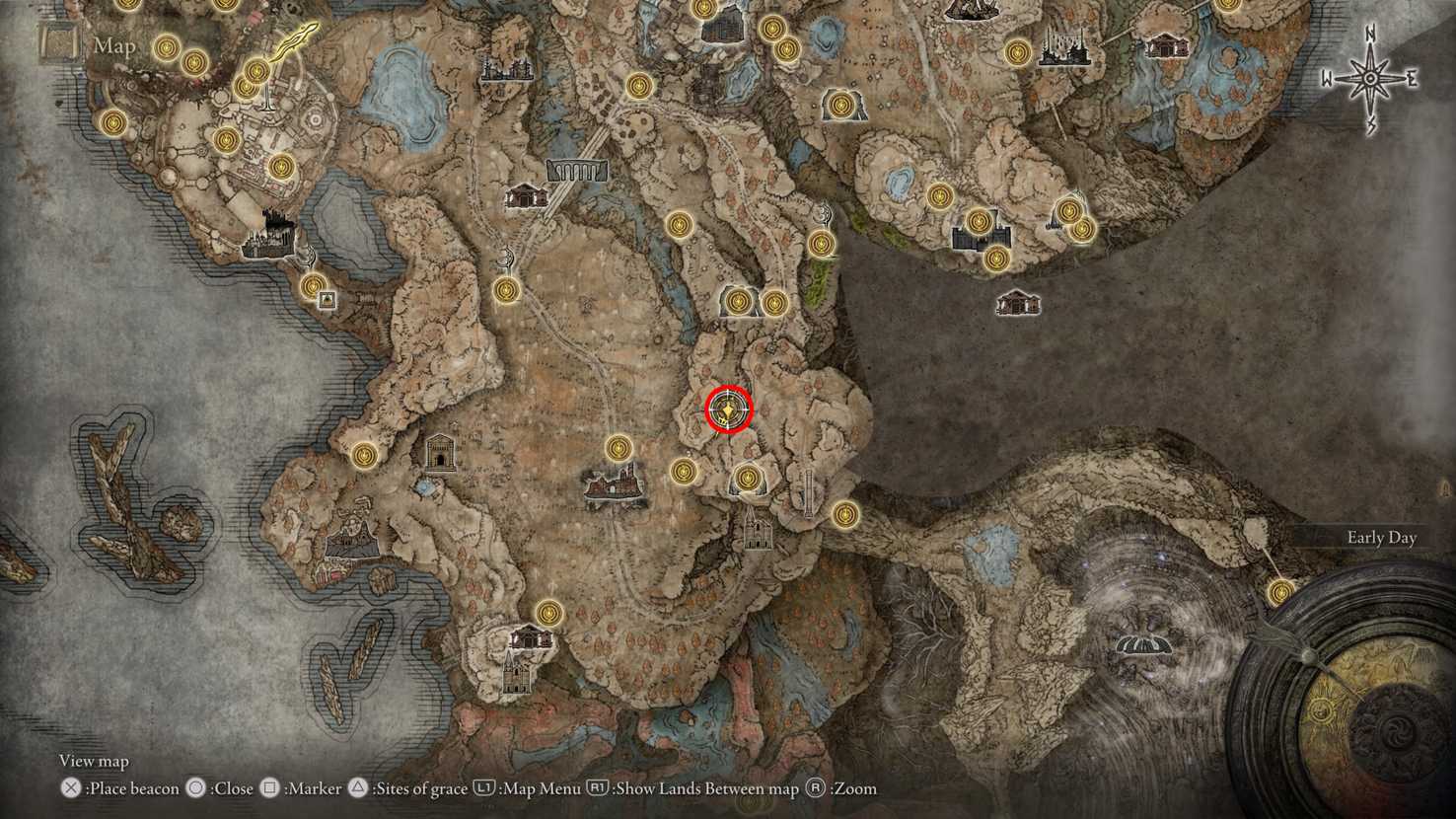Click the Early Day time indicator
The height and width of the screenshot is (819, 1456).
tap(1380, 538)
